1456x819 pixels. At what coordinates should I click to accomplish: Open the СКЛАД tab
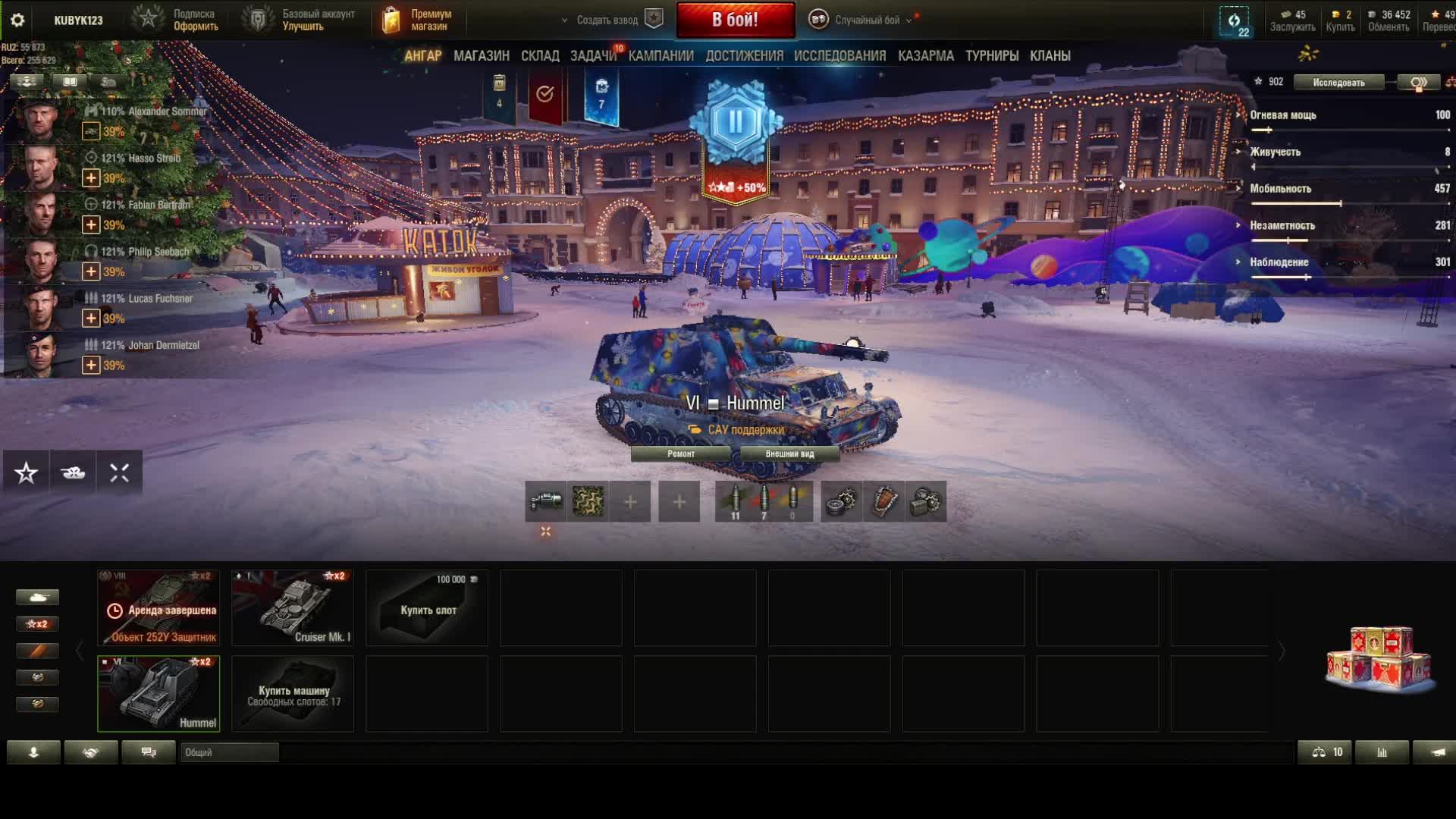pyautogui.click(x=540, y=55)
